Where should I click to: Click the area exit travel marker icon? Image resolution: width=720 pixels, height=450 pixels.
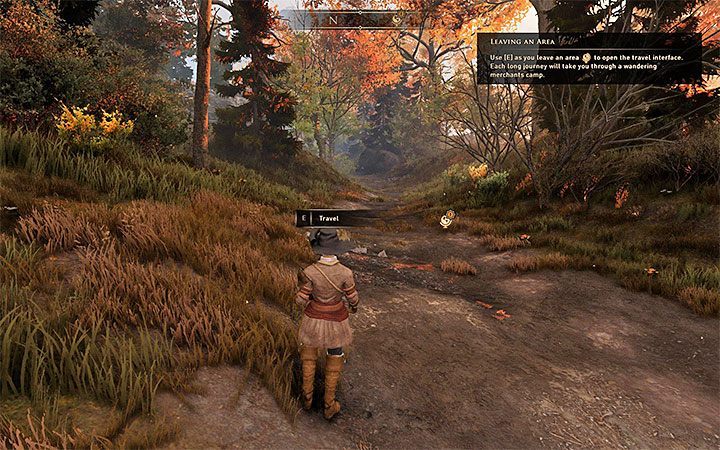(x=447, y=219)
